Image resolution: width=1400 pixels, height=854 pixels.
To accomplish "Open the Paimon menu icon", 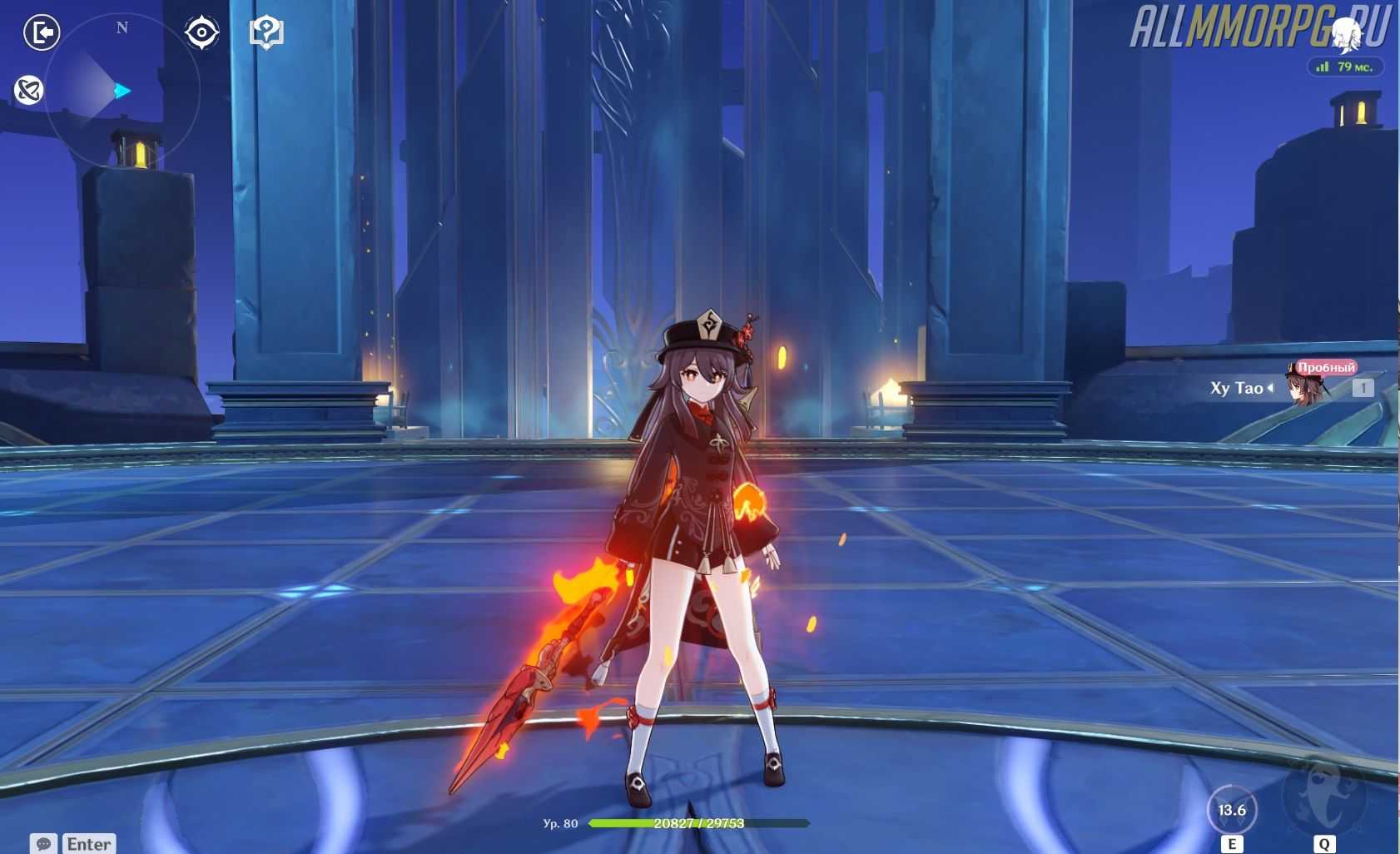I will (x=1345, y=33).
